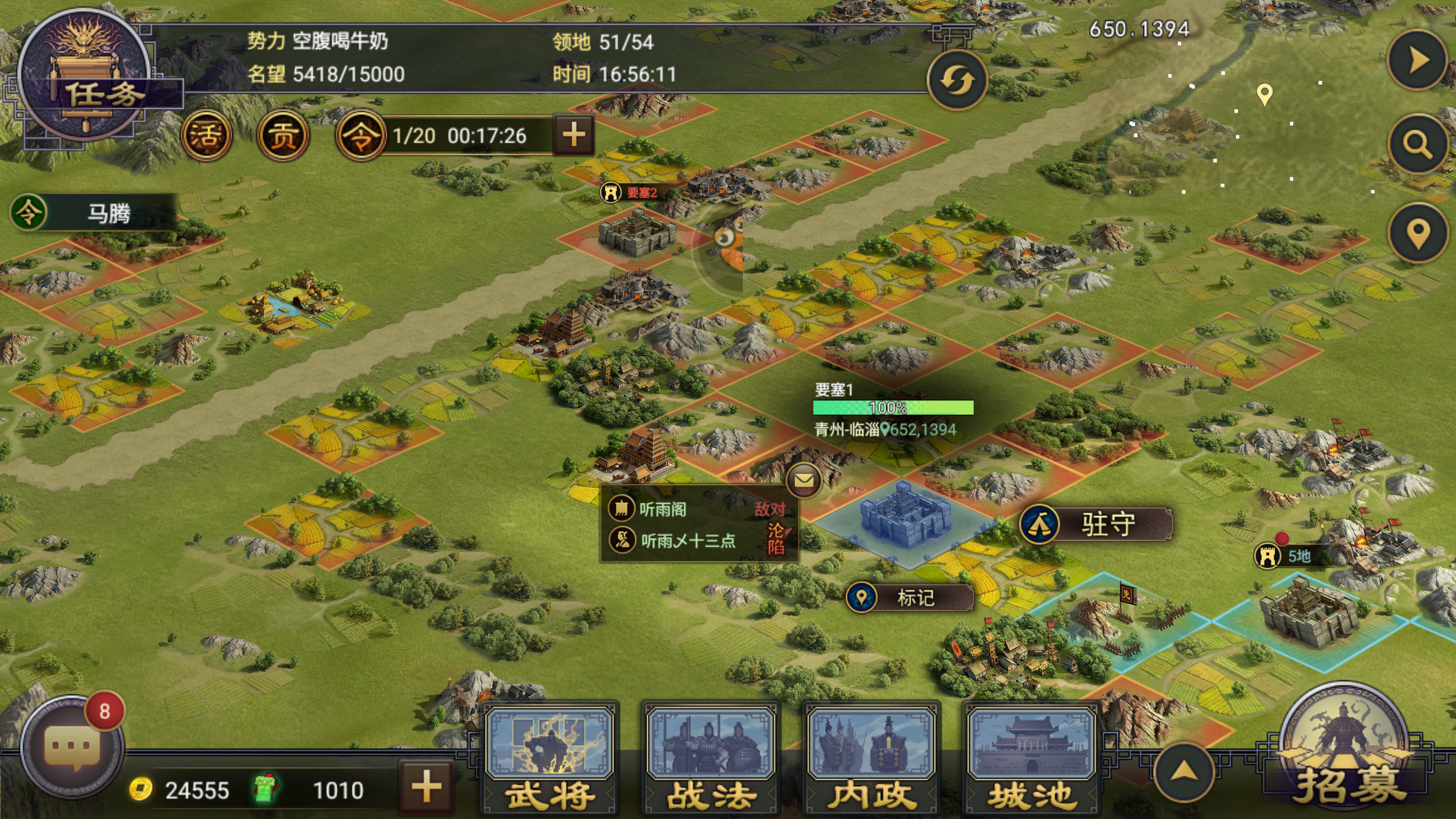This screenshot has height=819, width=1456.
Task: Open the 战法 tactics menu
Action: pos(710,759)
